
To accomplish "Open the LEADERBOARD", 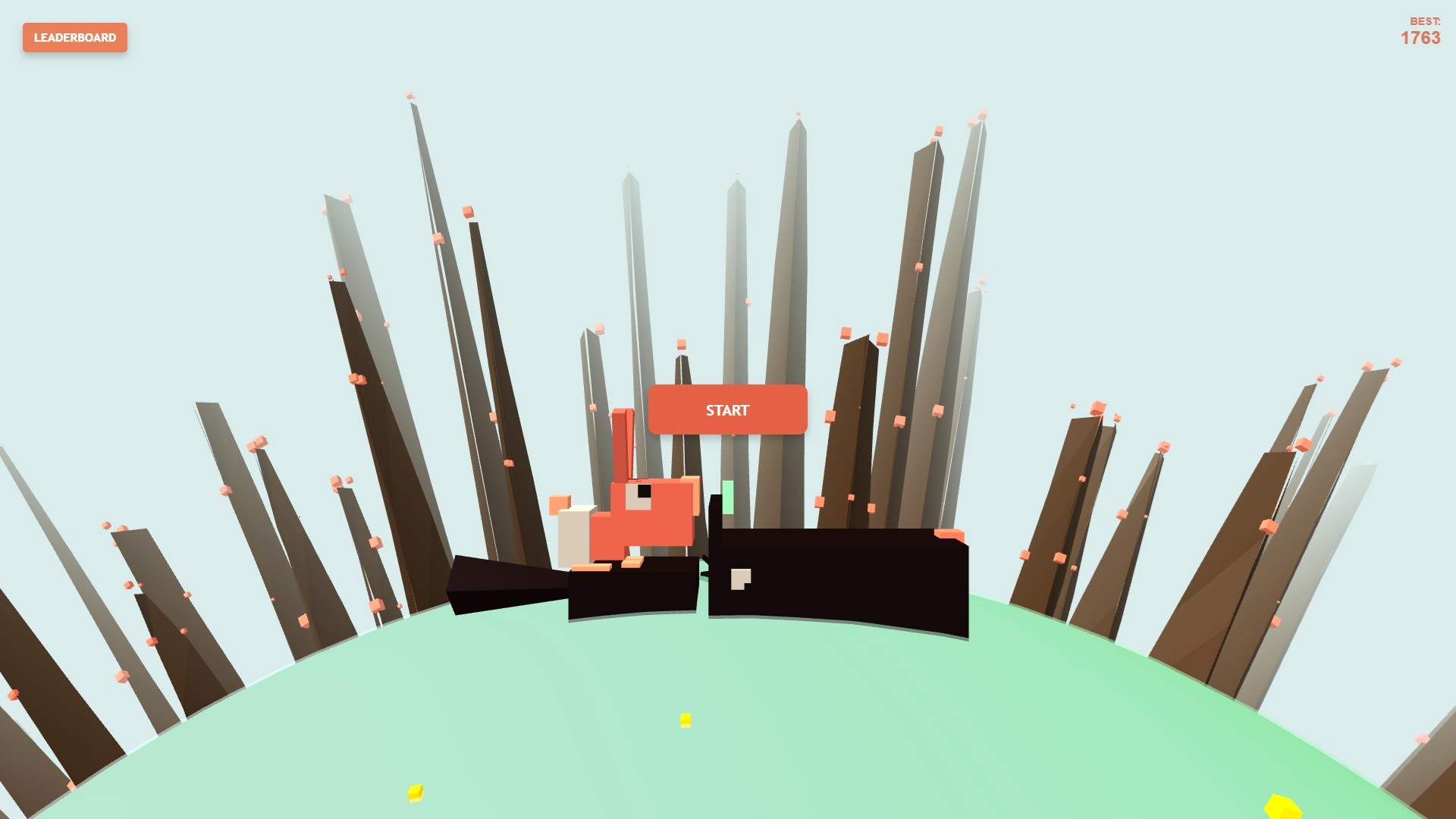I will 74,37.
